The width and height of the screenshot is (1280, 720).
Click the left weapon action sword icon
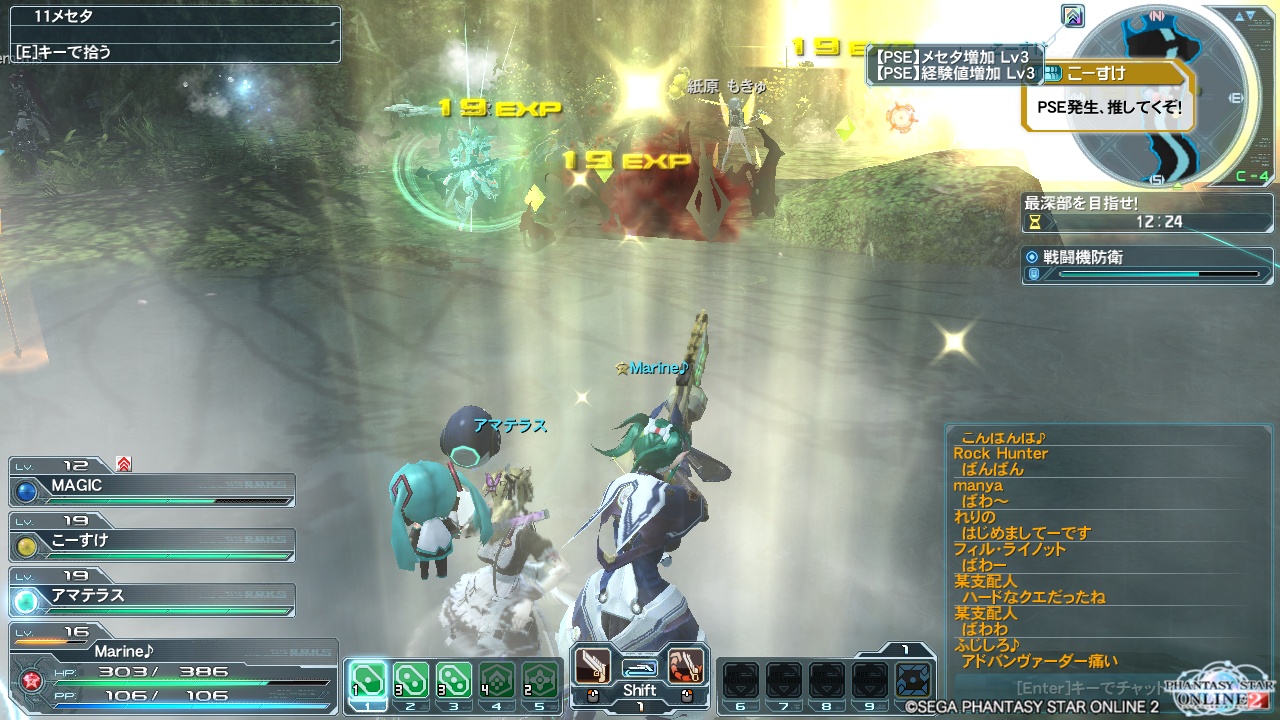tap(593, 665)
